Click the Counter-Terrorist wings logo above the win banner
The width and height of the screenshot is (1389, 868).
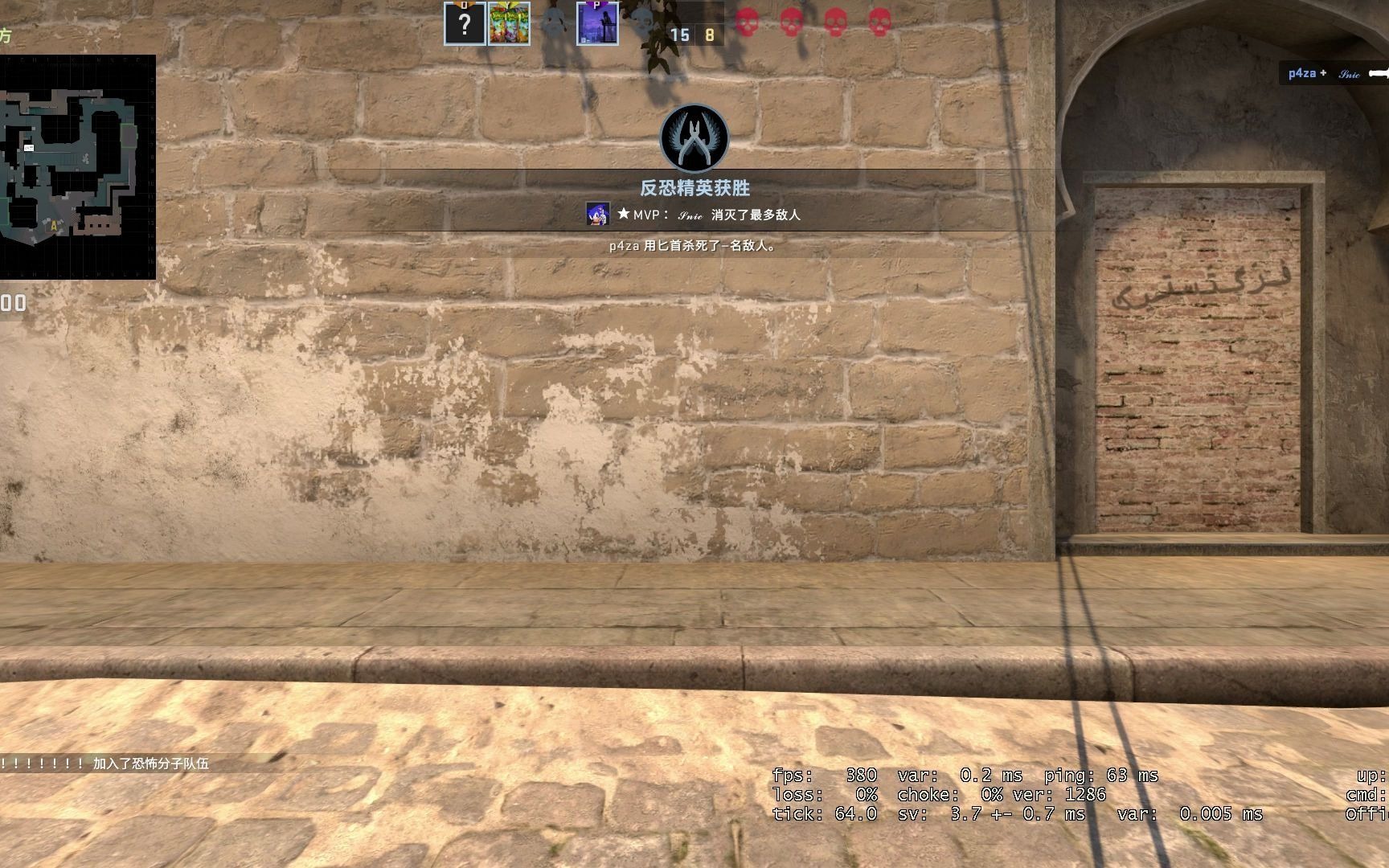coord(694,138)
